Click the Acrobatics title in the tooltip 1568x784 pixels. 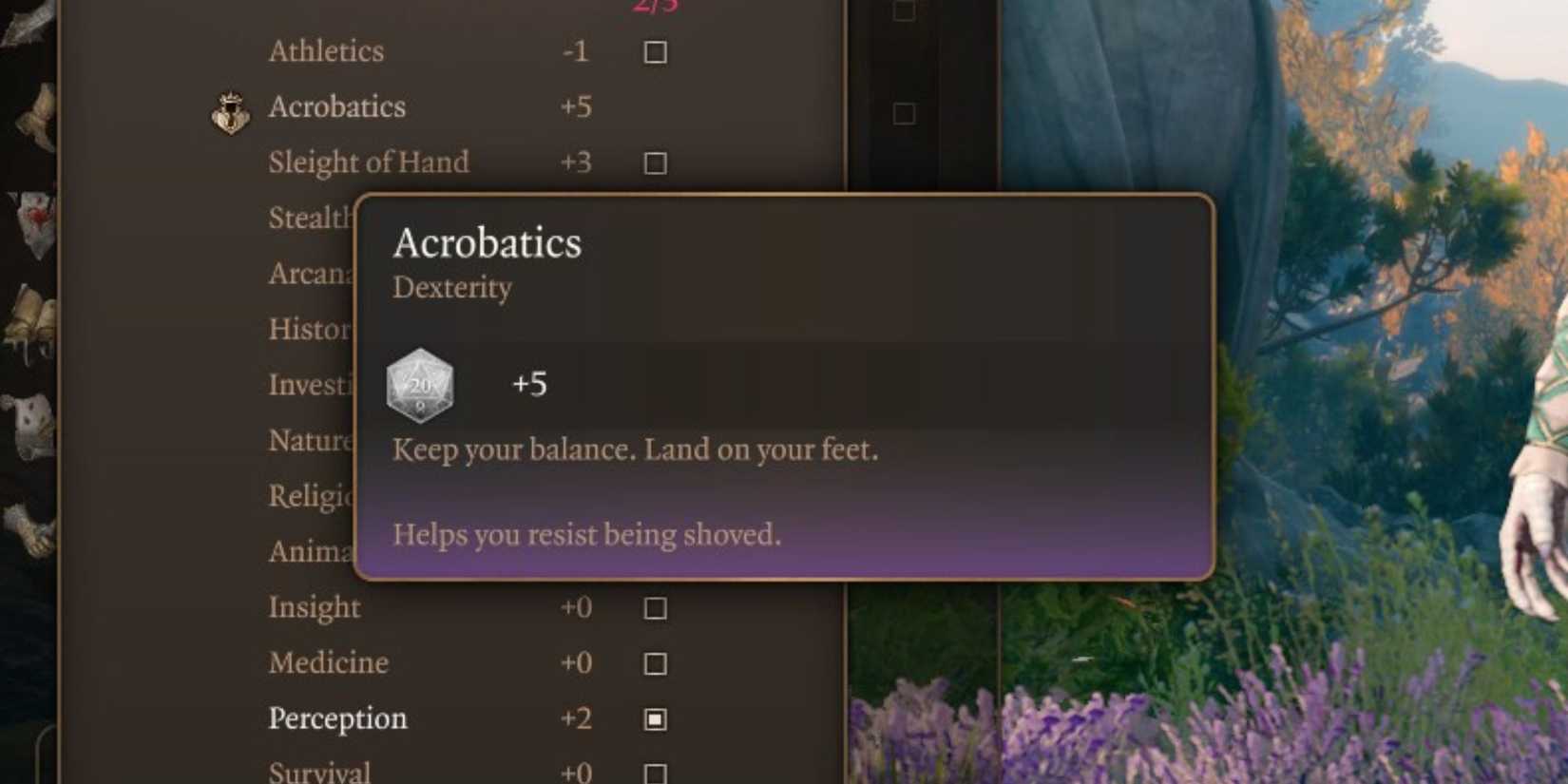coord(487,244)
